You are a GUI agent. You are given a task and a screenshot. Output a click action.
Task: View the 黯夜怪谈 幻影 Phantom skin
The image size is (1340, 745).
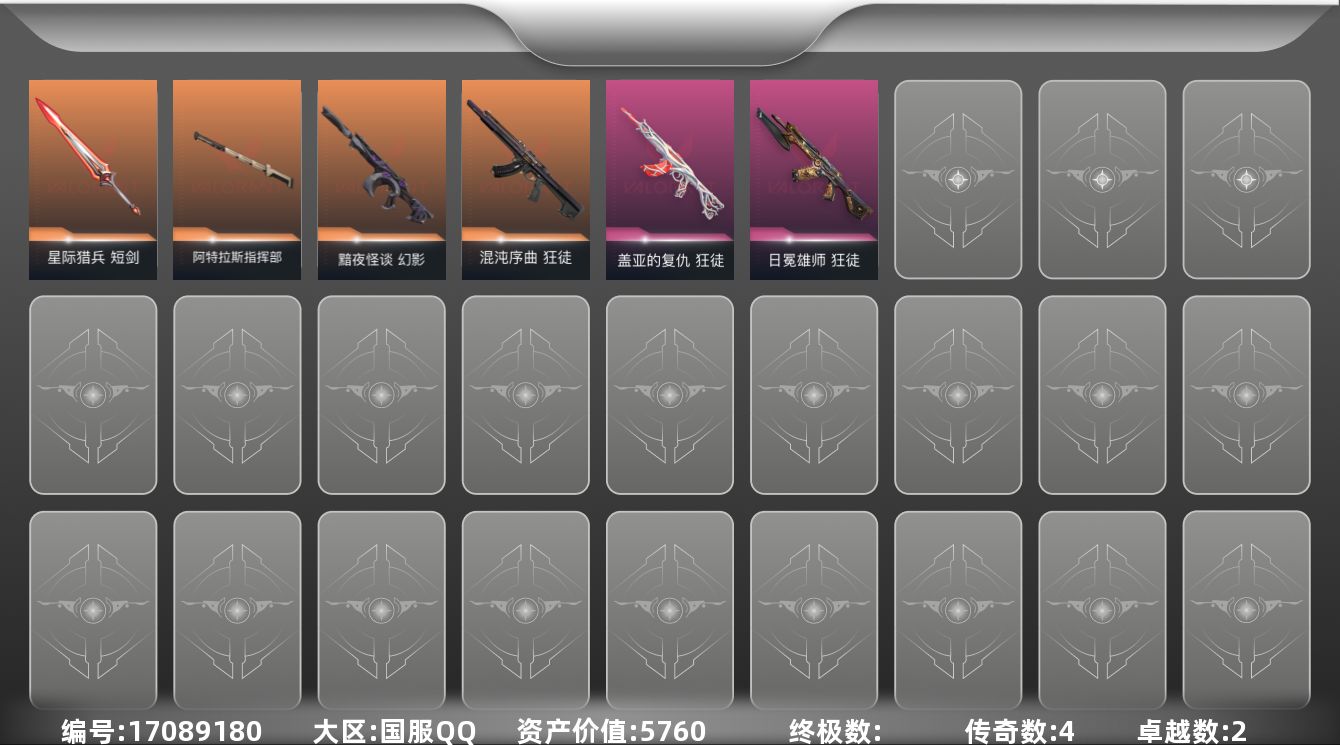pyautogui.click(x=381, y=178)
